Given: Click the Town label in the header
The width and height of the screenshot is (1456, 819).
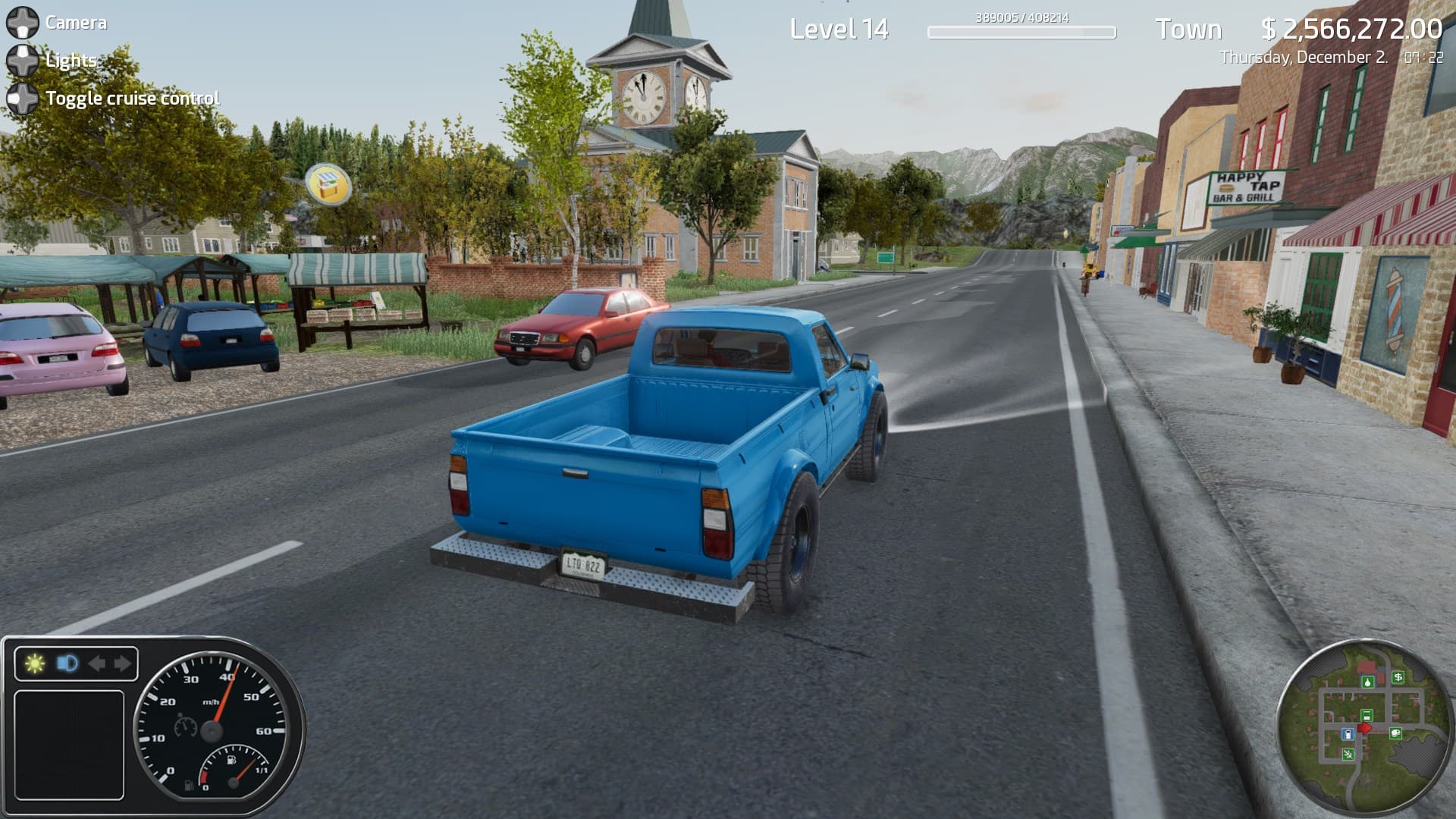Looking at the screenshot, I should [x=1188, y=30].
